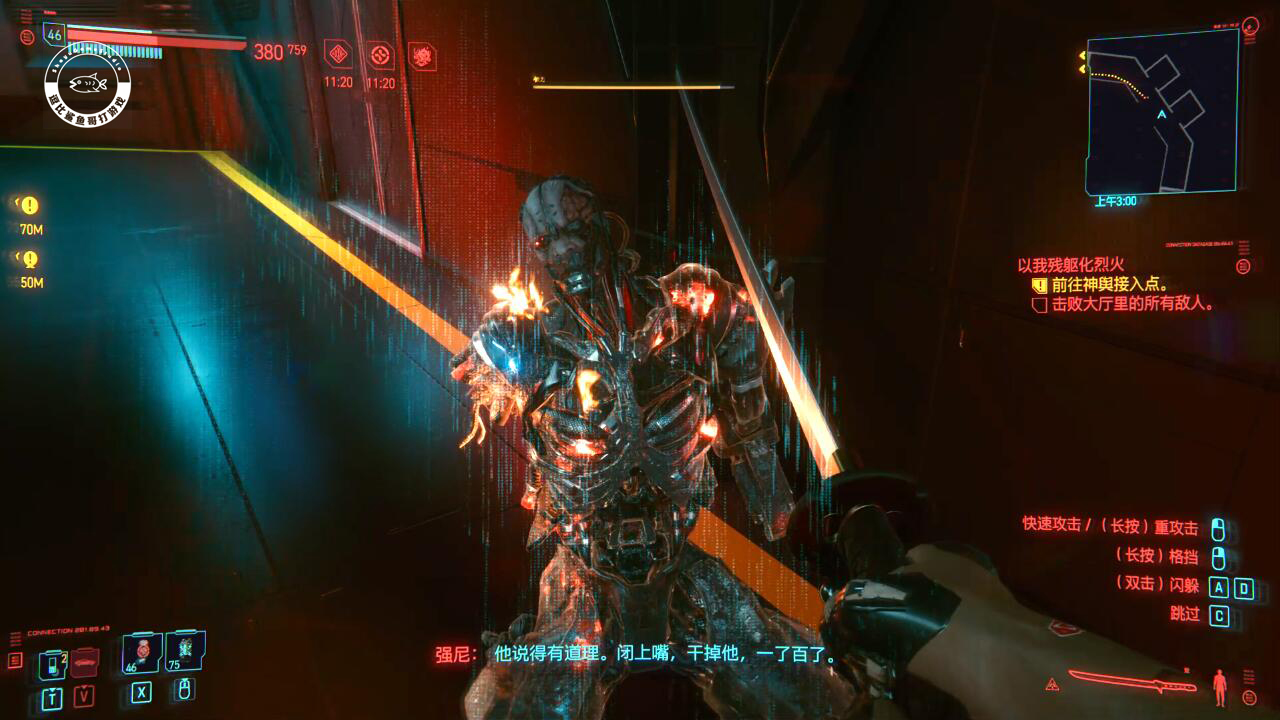
Task: Click the warning triangle icon beside the katana
Action: (x=1051, y=684)
